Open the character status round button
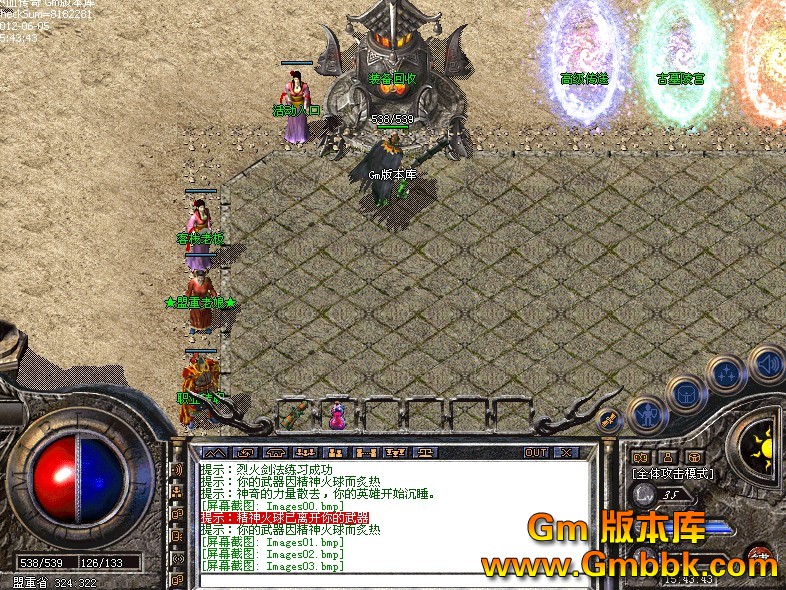Image resolution: width=786 pixels, height=590 pixels. pos(648,414)
